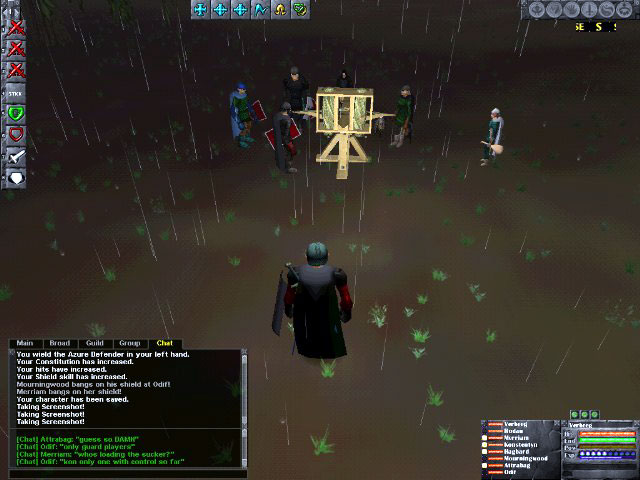Activate the STKK quickbar button
Image resolution: width=640 pixels, height=480 pixels.
coord(15,92)
